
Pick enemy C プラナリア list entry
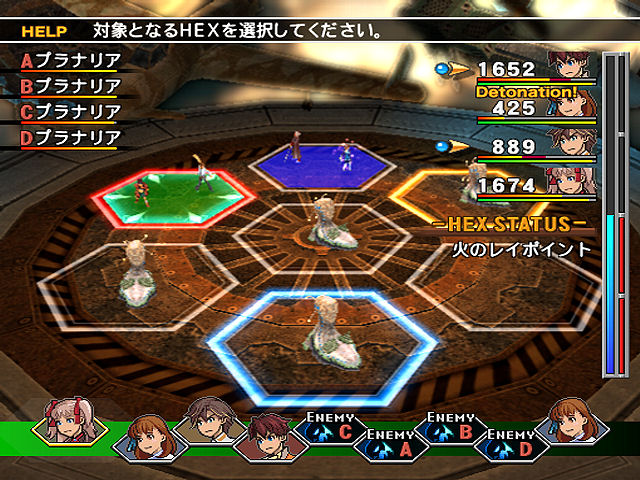[70, 112]
